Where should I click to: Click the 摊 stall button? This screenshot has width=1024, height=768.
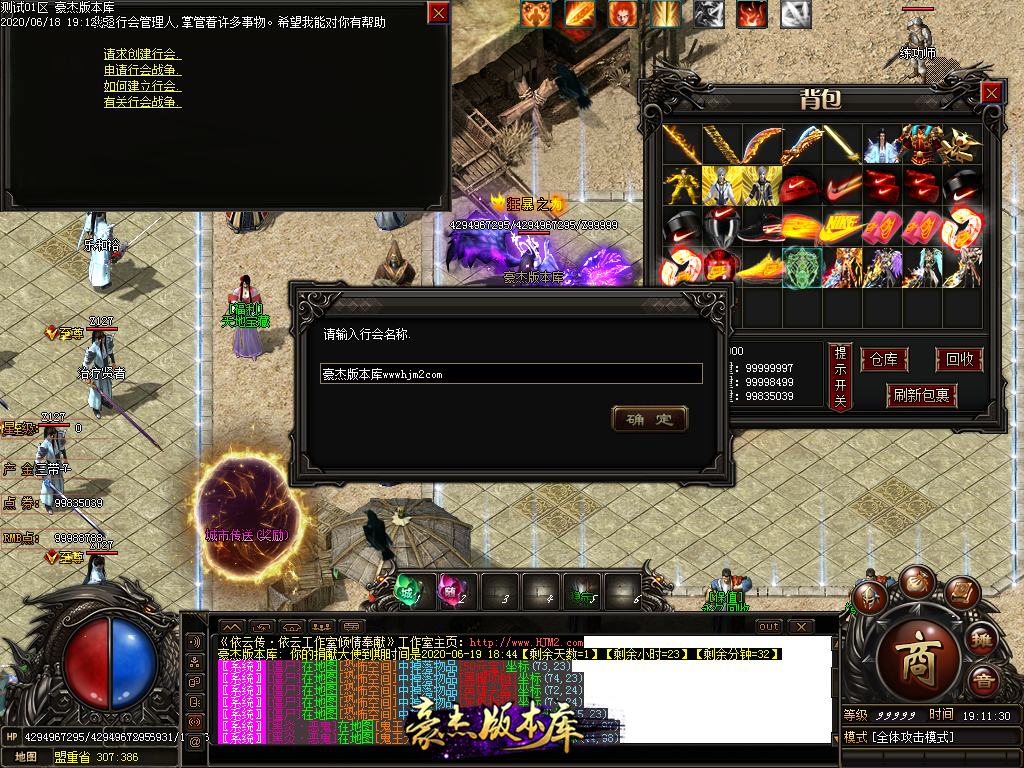tap(984, 639)
